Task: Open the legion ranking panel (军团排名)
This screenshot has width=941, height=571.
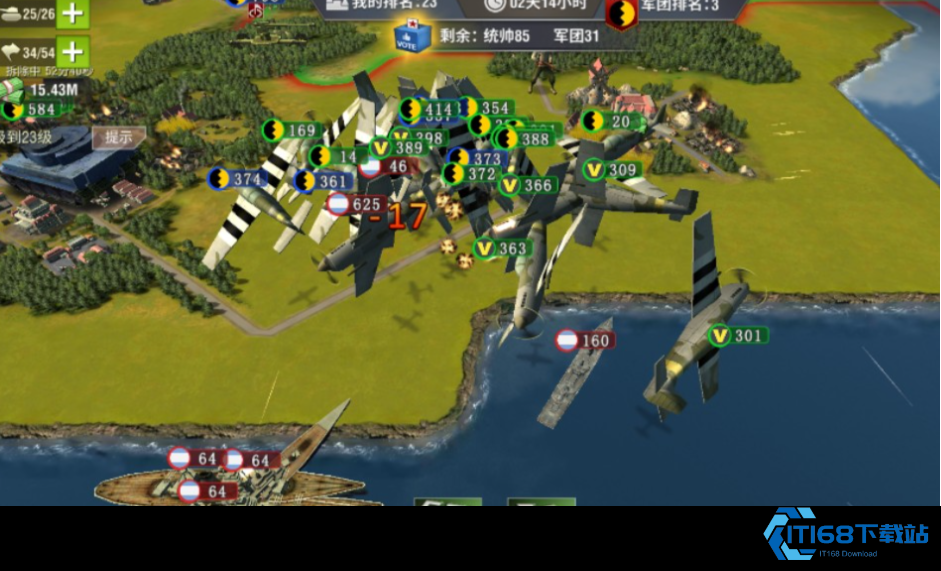Action: tap(680, 6)
